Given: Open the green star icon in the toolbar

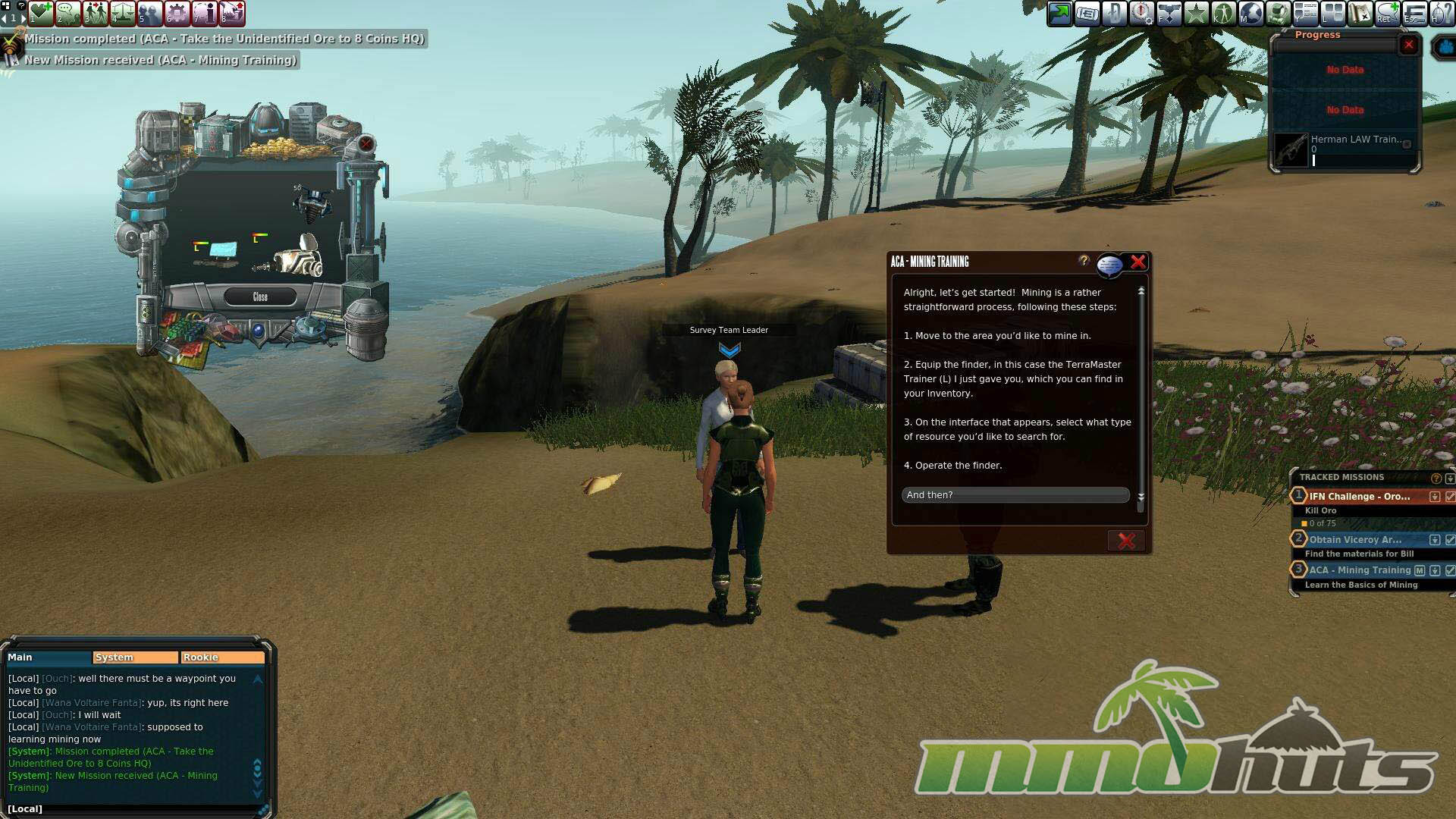Looking at the screenshot, I should click(x=1197, y=14).
